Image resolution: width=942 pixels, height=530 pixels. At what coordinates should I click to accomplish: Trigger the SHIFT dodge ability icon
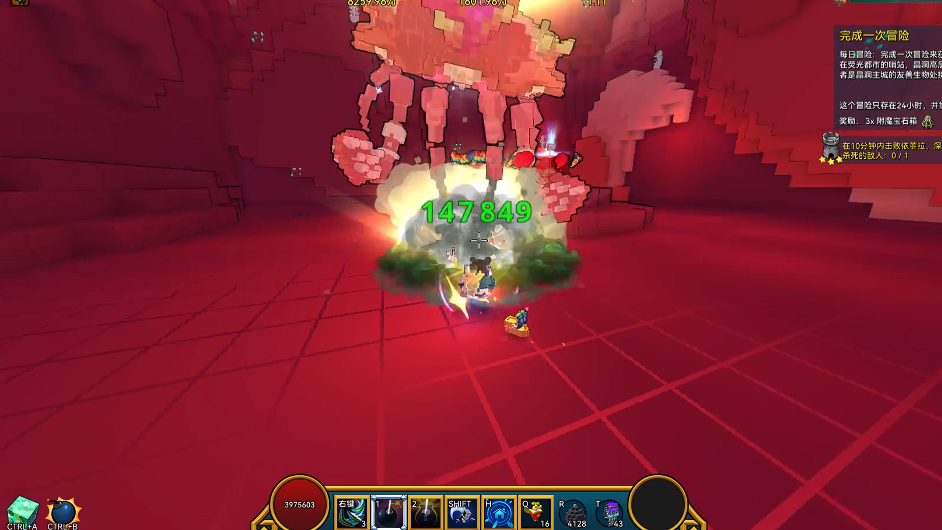[461, 512]
